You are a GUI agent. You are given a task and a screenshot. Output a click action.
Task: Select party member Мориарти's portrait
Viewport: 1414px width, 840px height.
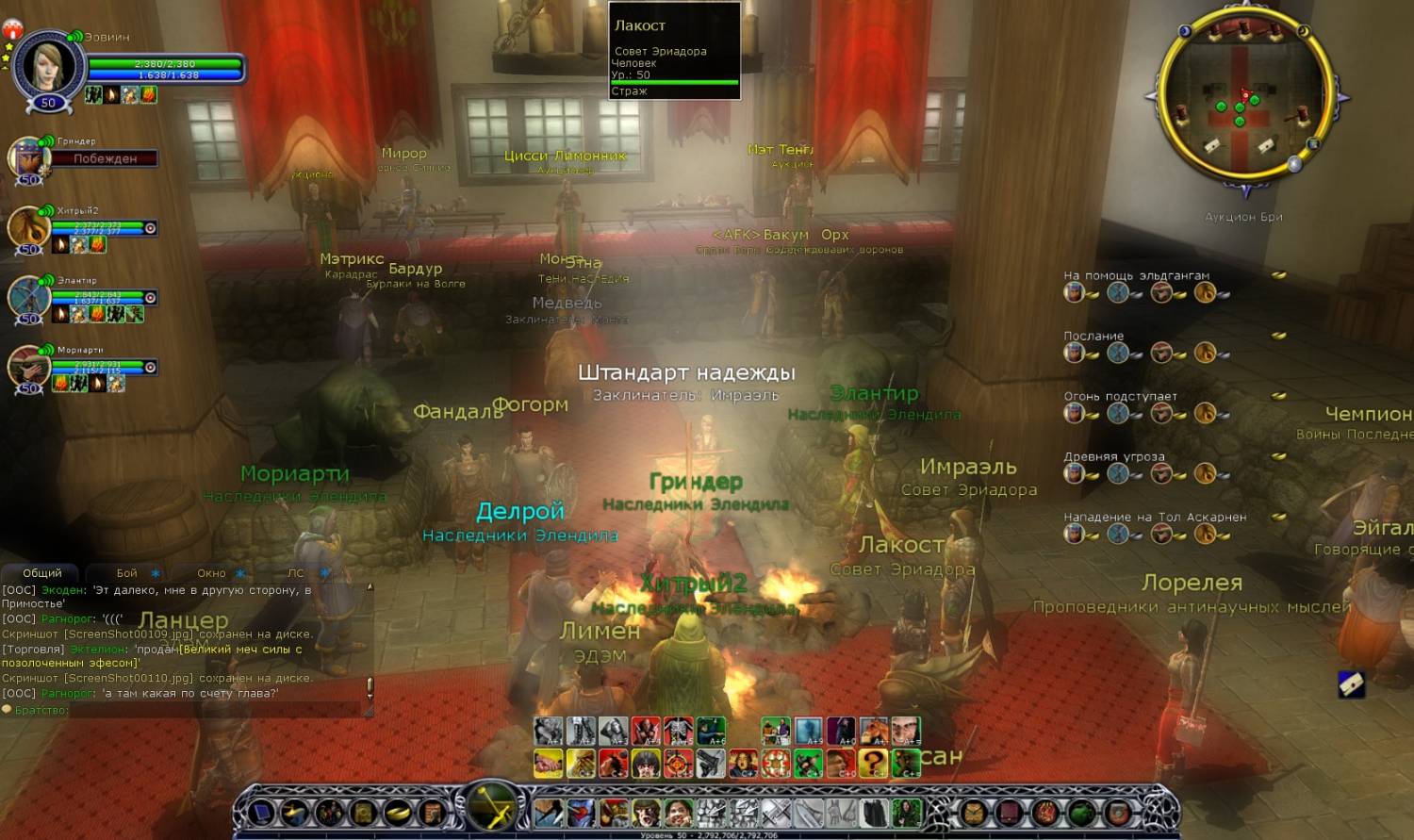coord(28,368)
